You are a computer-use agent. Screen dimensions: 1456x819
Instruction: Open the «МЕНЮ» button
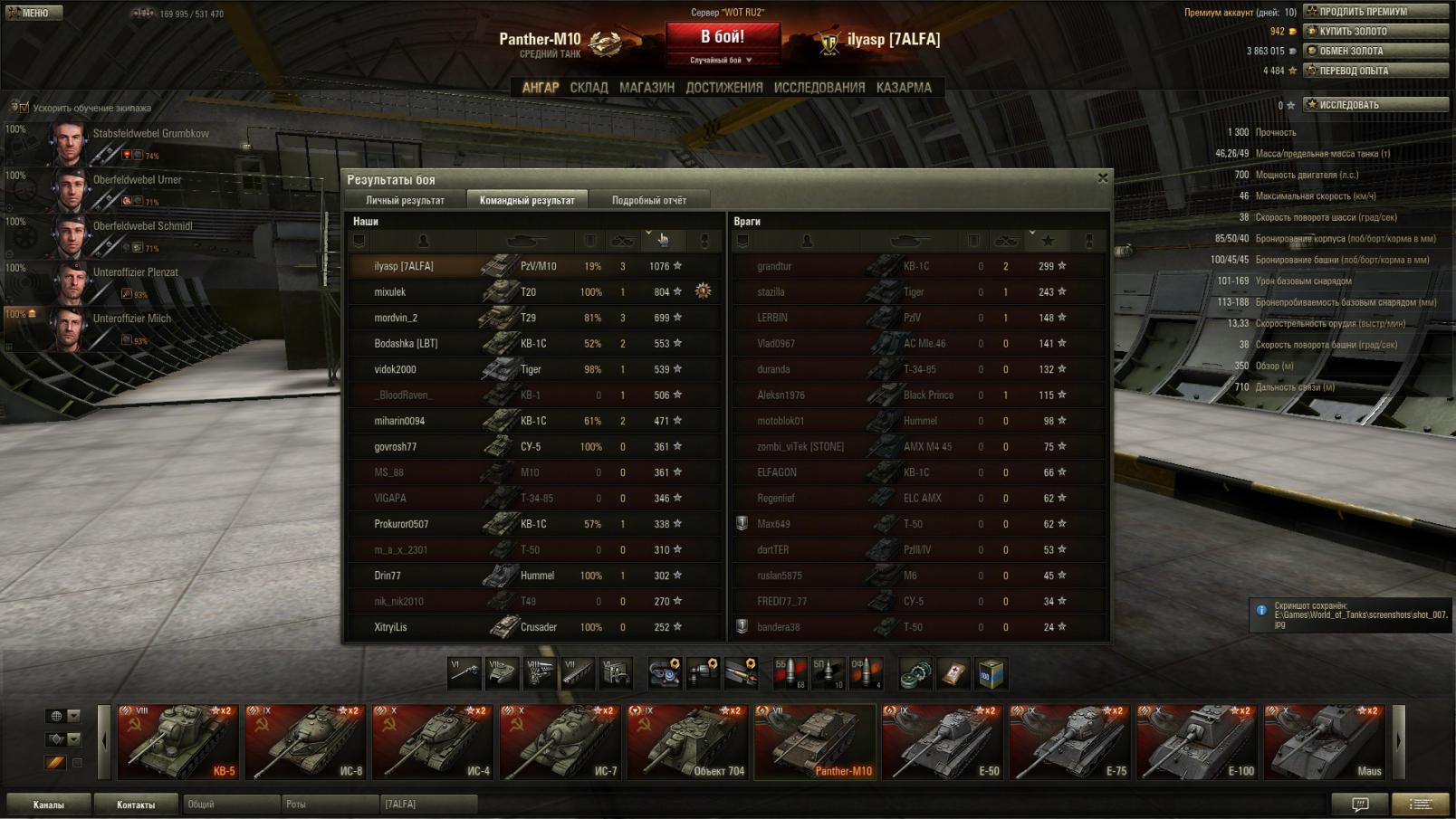[34, 13]
